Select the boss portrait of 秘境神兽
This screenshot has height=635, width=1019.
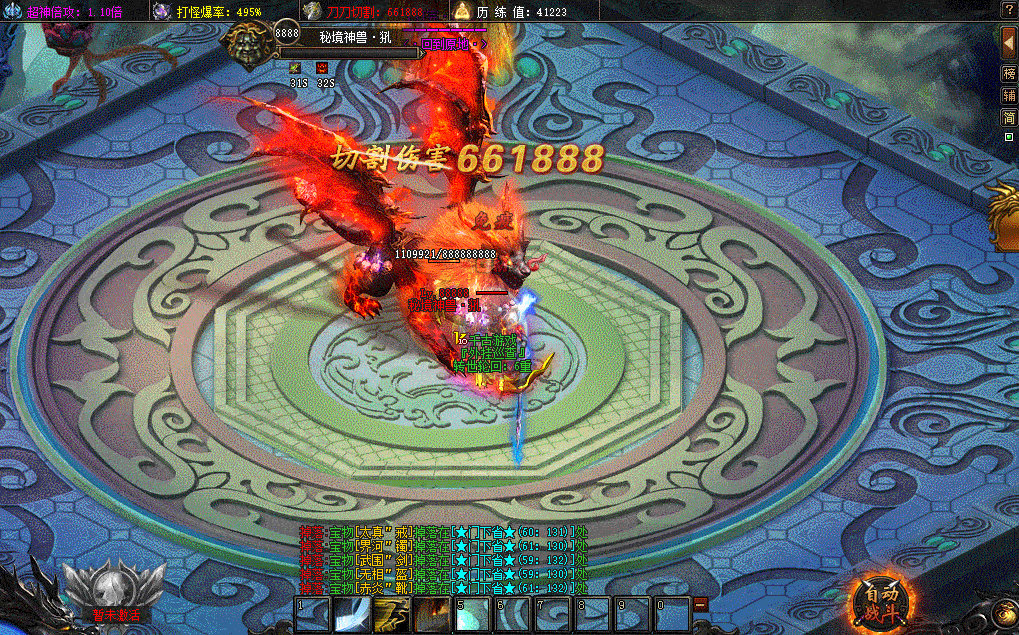246,41
